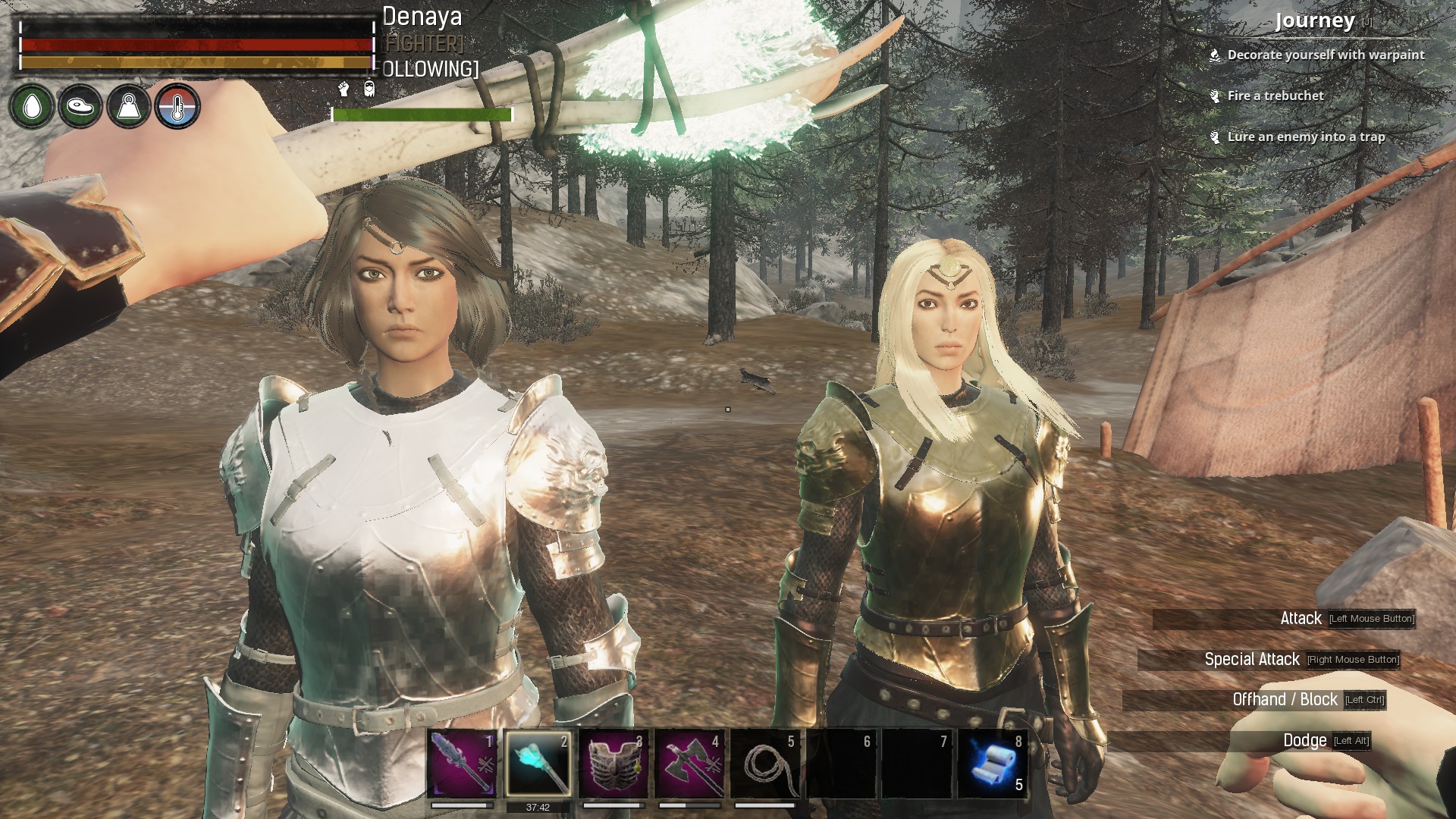Click the water drop thirst icon
This screenshot has height=819, width=1456.
tap(32, 106)
